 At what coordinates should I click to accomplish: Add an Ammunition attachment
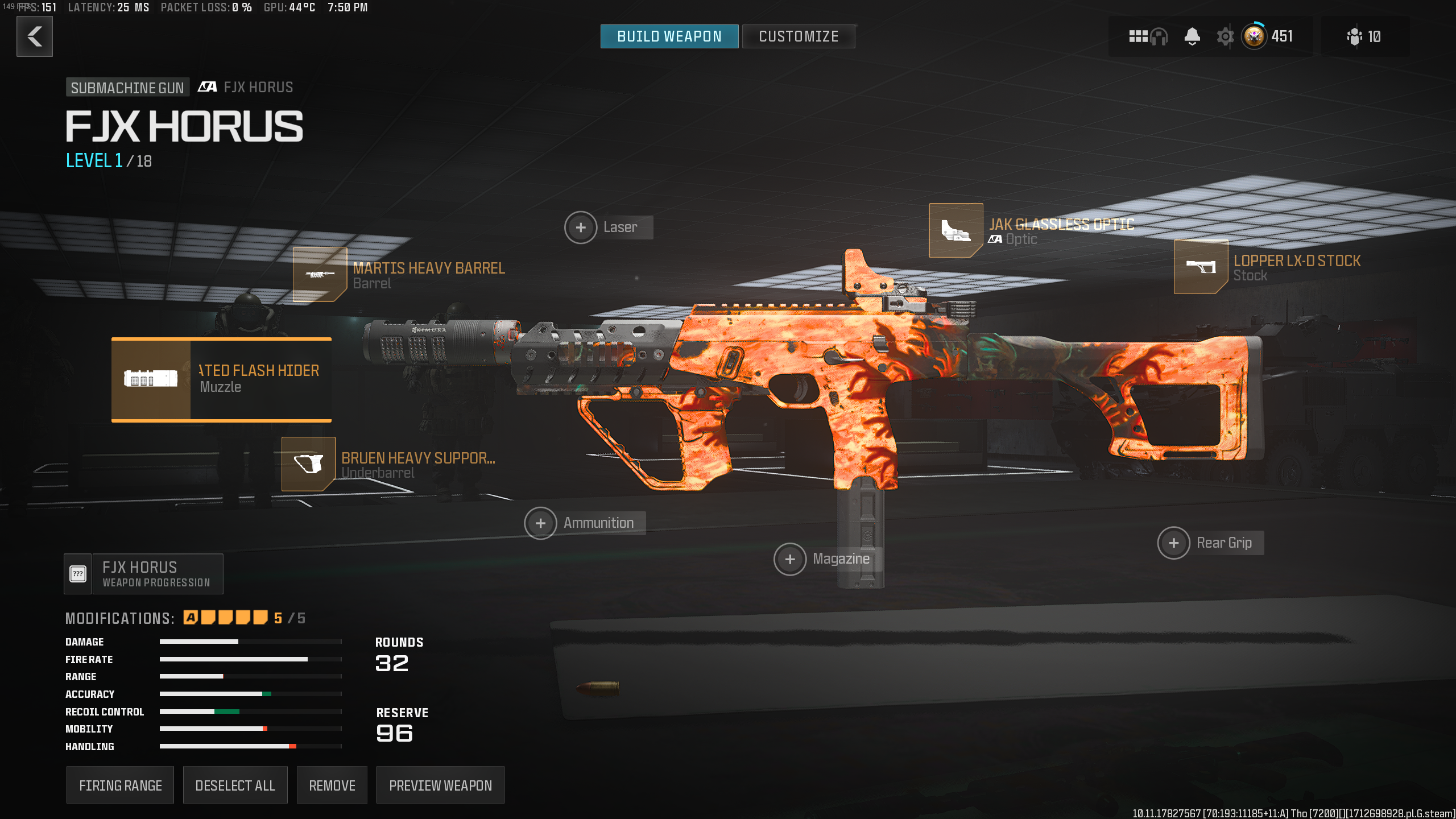540,523
